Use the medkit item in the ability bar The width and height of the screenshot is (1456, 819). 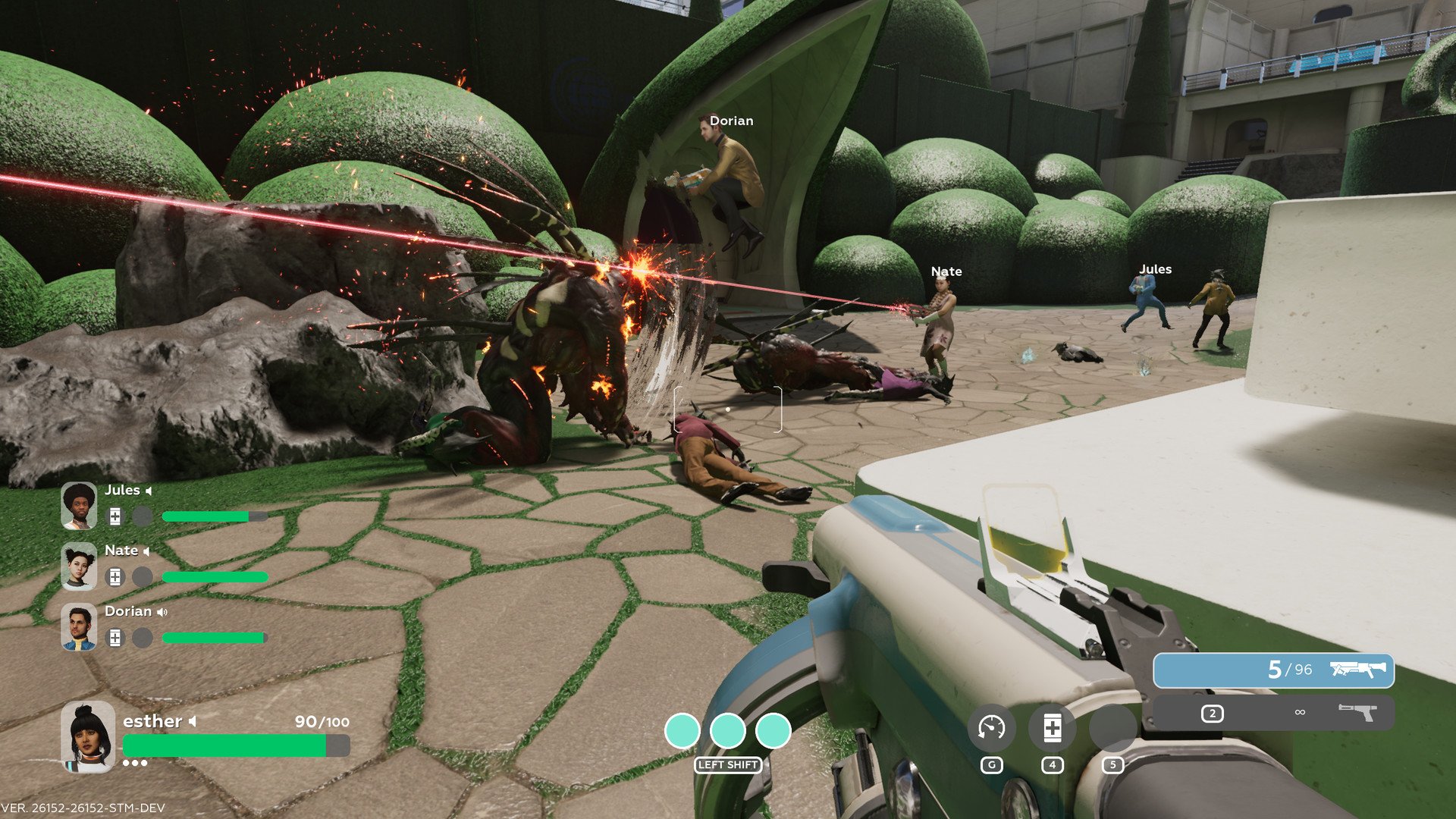click(1052, 728)
